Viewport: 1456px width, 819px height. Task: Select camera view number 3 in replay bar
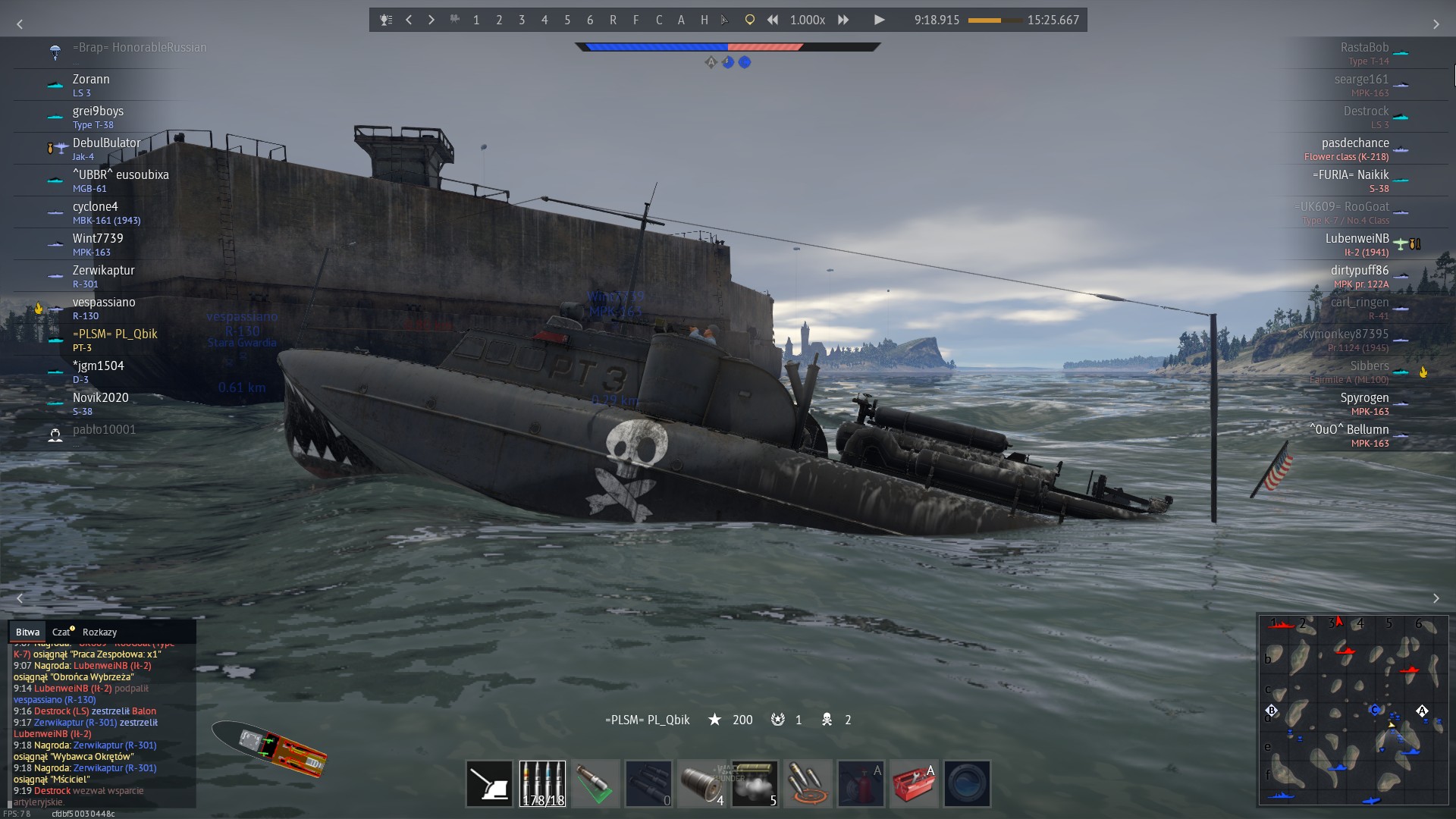[522, 20]
